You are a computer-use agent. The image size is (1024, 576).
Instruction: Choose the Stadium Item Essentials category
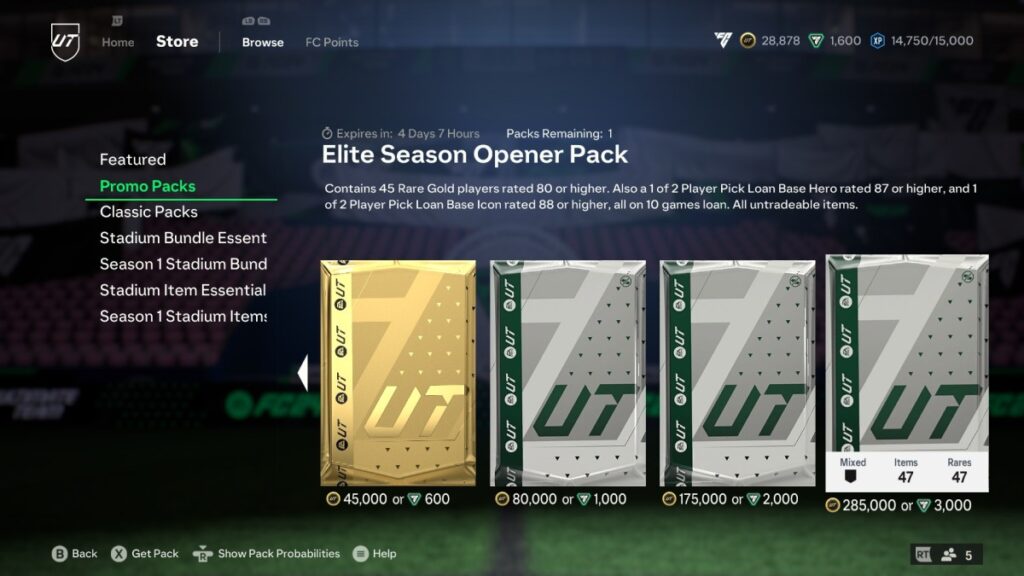coord(183,290)
